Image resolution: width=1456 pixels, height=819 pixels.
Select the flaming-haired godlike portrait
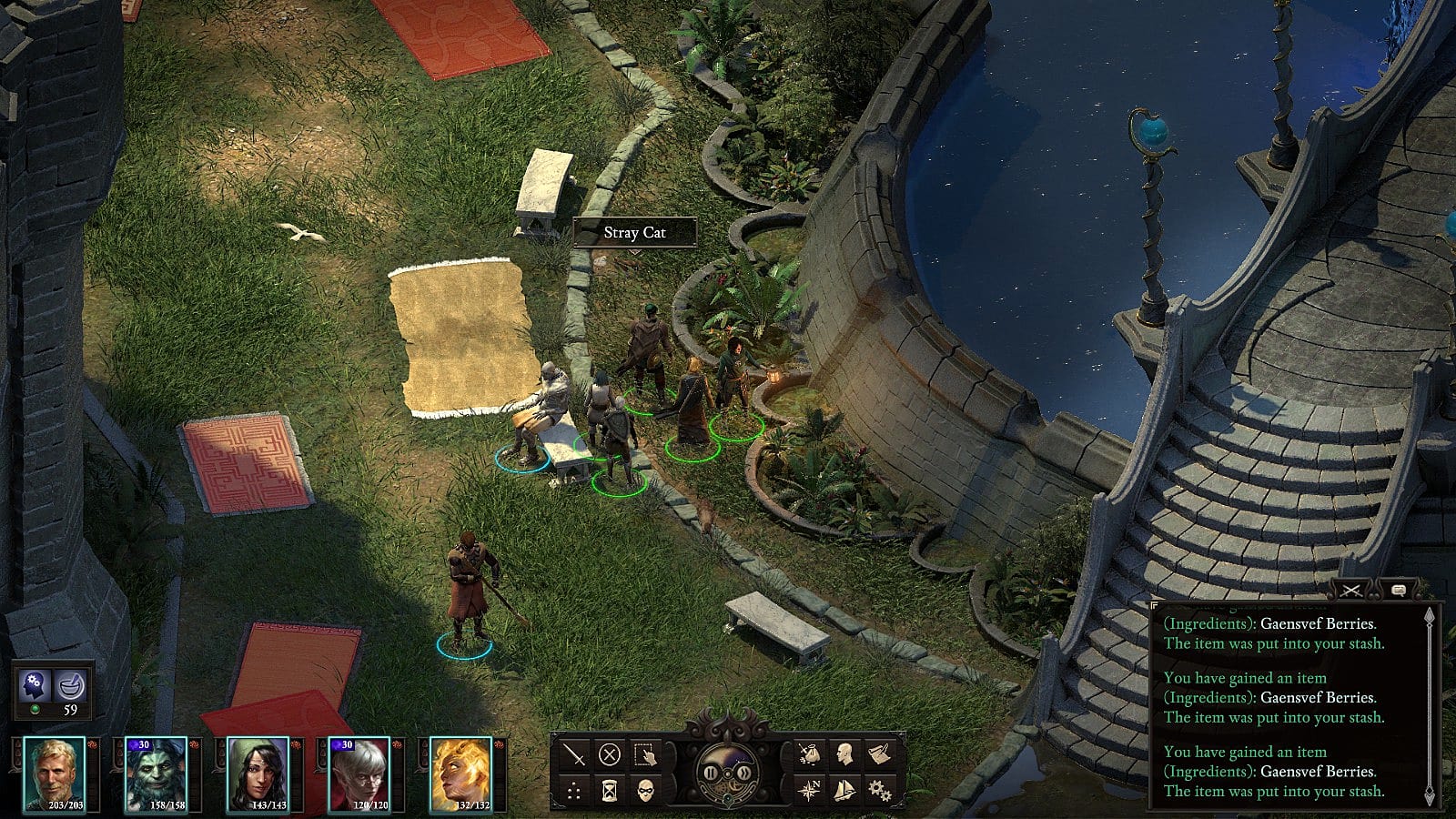(460, 773)
